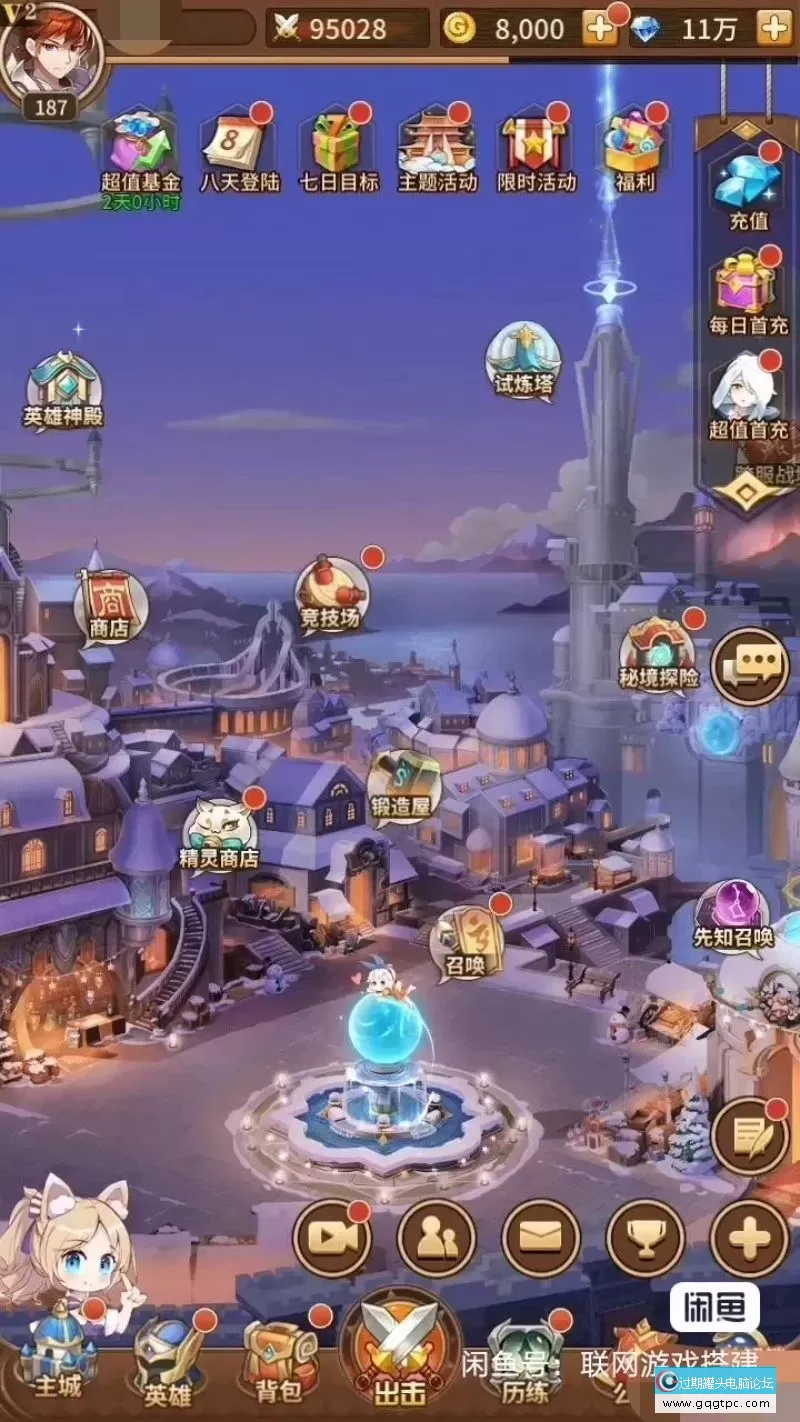Start 秘境探险 secret realm adventure
Screen dimensions: 800x1422
(659, 654)
